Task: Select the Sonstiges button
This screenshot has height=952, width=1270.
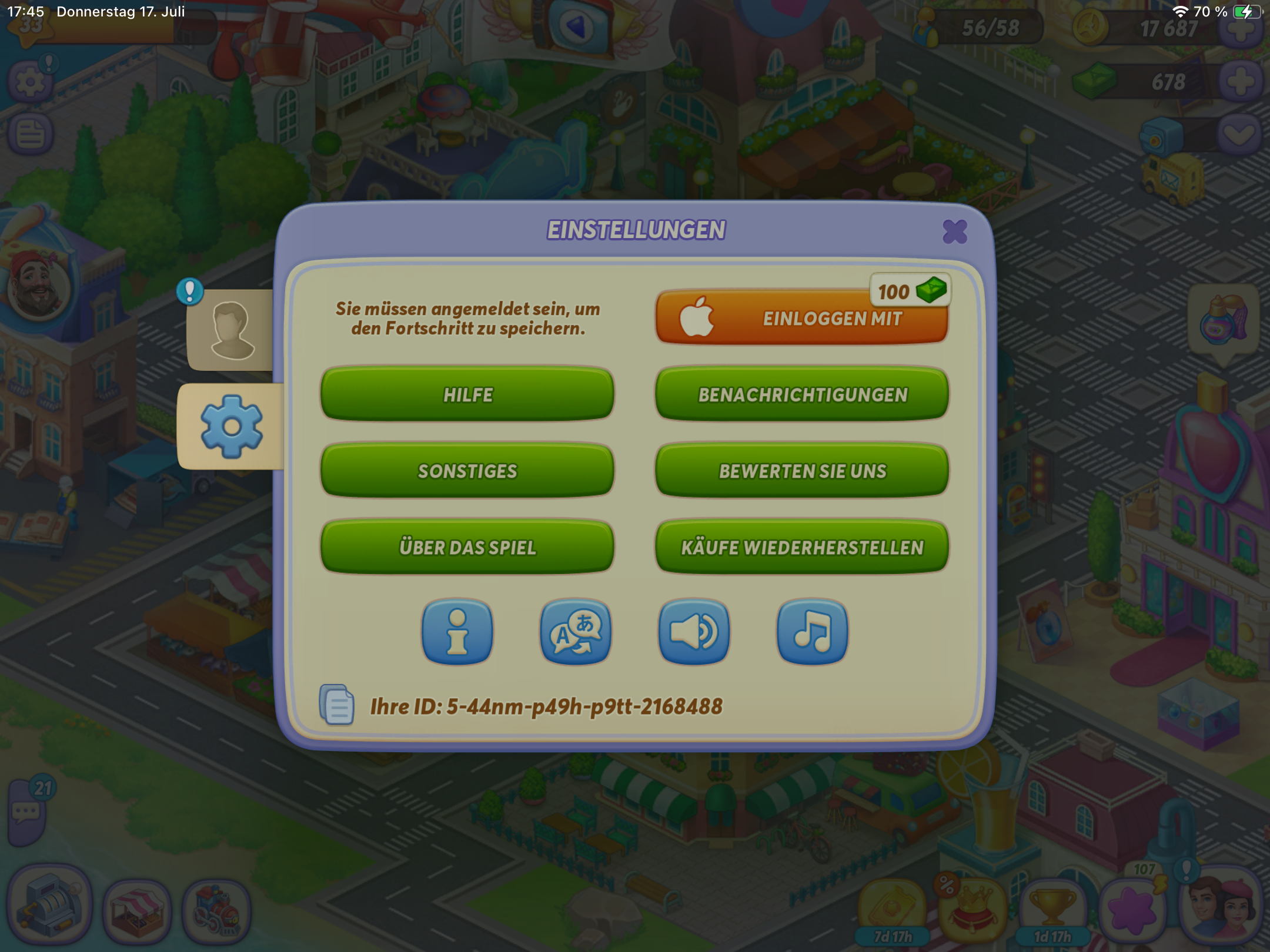Action: 467,471
